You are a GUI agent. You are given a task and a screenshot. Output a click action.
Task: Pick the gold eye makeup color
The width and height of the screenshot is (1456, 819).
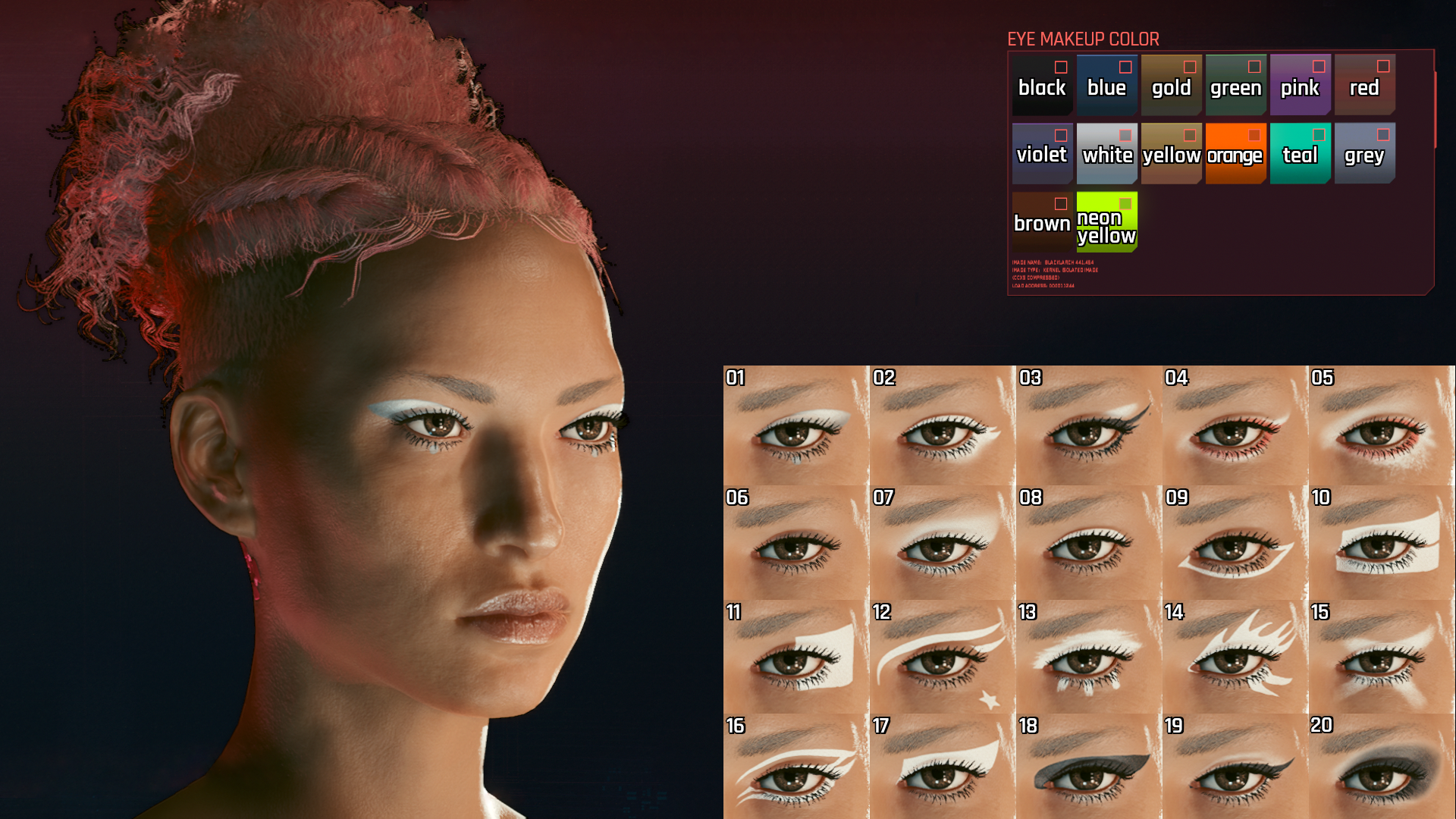click(1171, 85)
